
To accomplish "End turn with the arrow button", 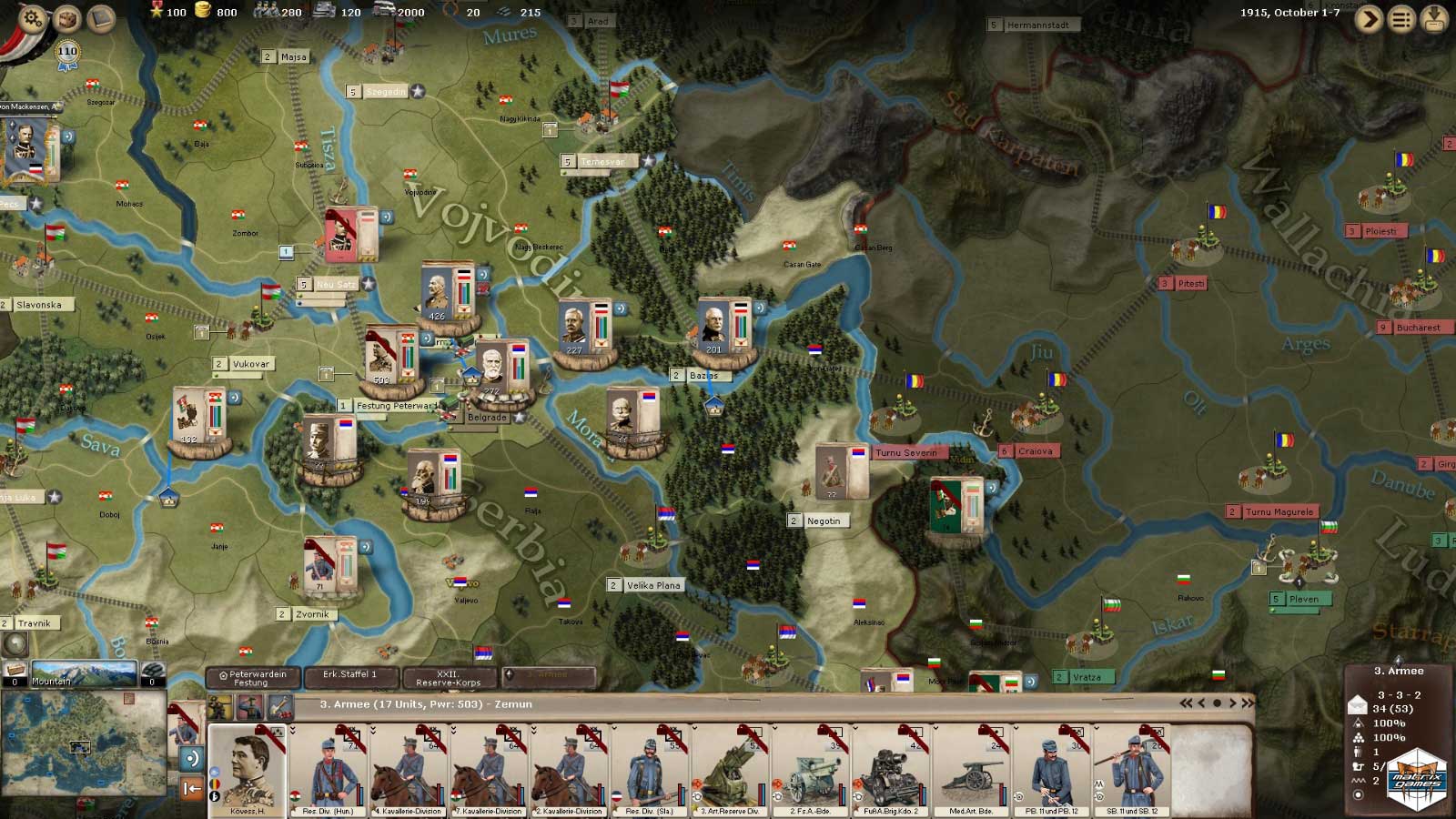I will 1369,19.
